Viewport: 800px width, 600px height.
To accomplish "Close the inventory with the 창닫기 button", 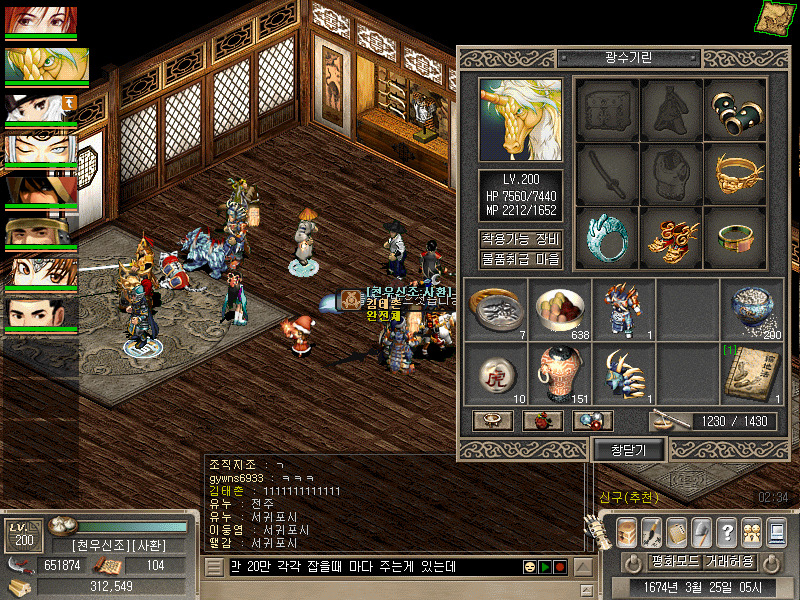I will [x=630, y=450].
